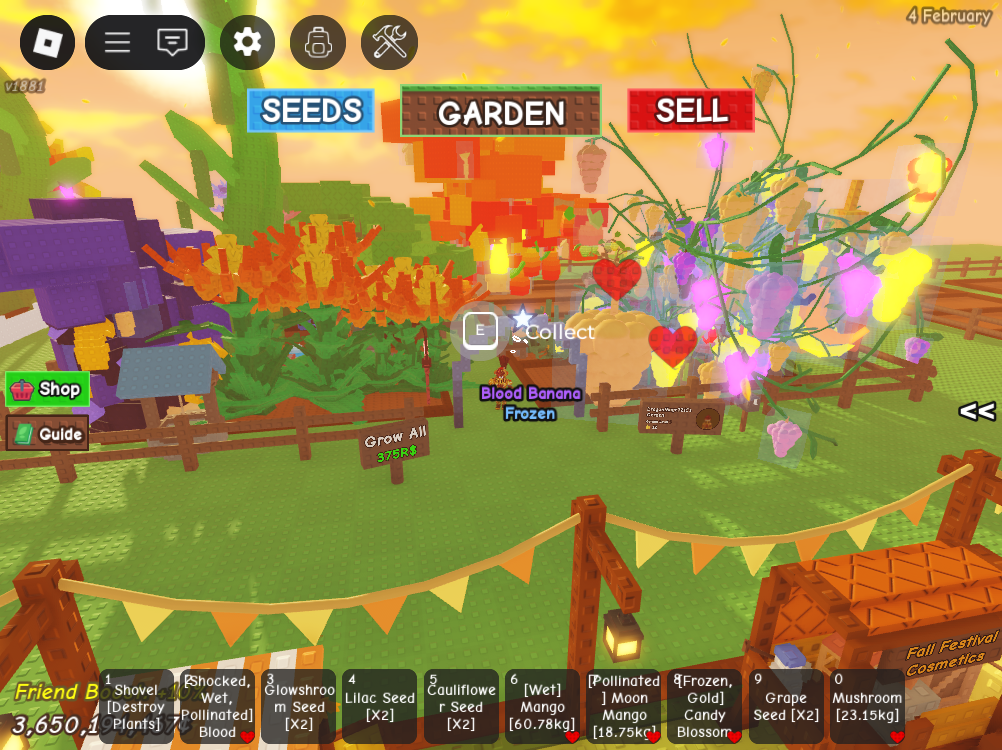Select the Glowshroom Seed slot
The width and height of the screenshot is (1002, 750).
pyautogui.click(x=298, y=706)
